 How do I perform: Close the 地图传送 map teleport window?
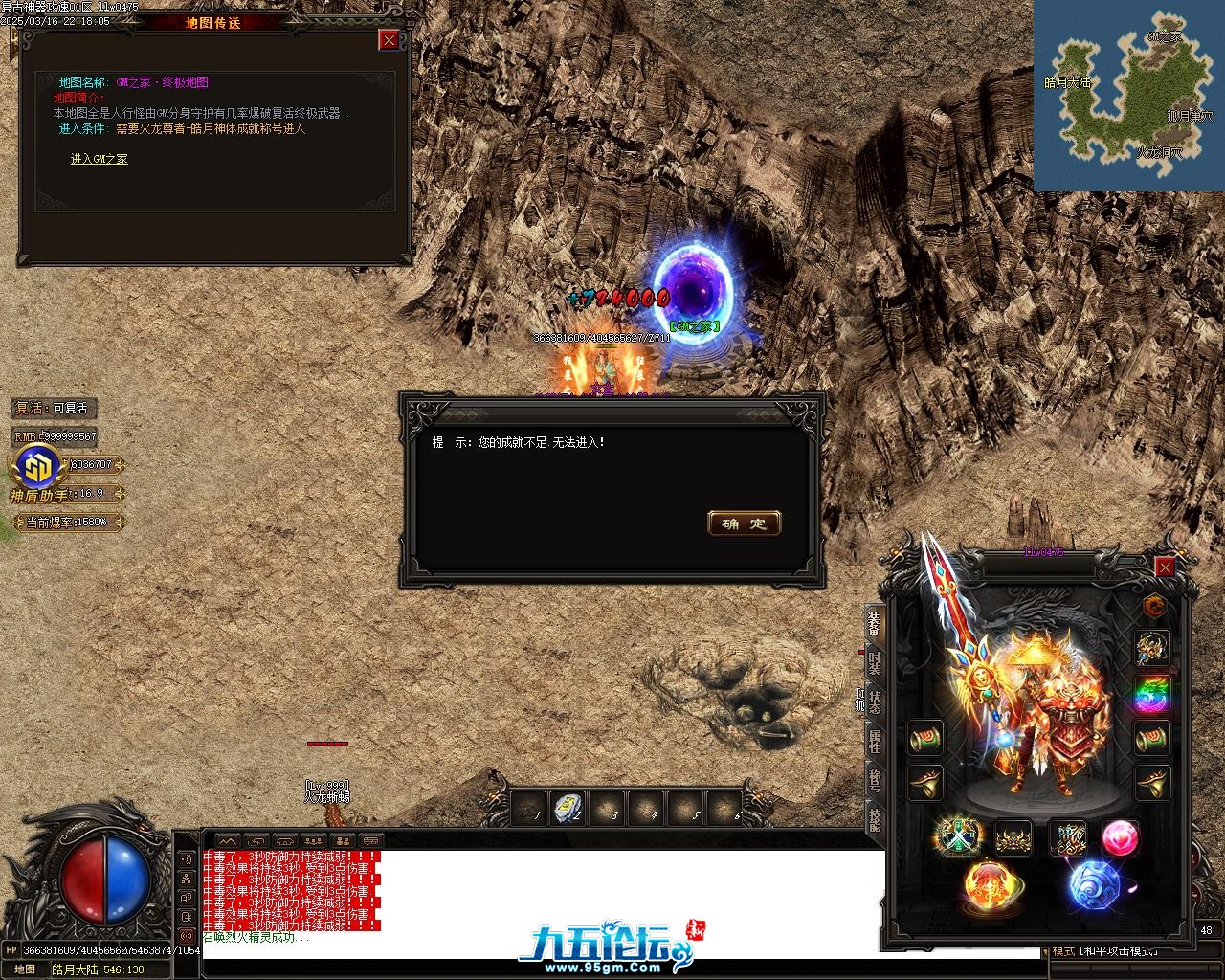(389, 39)
